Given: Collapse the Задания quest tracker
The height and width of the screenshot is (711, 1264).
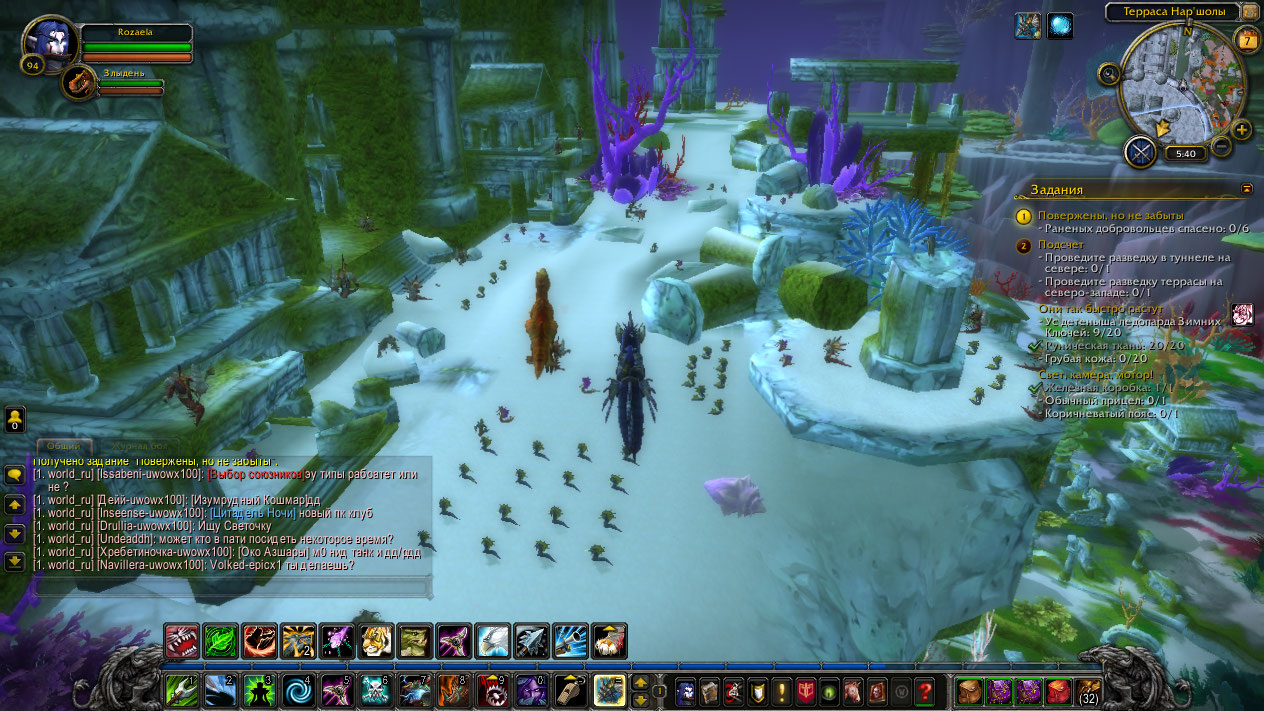Looking at the screenshot, I should [1246, 188].
